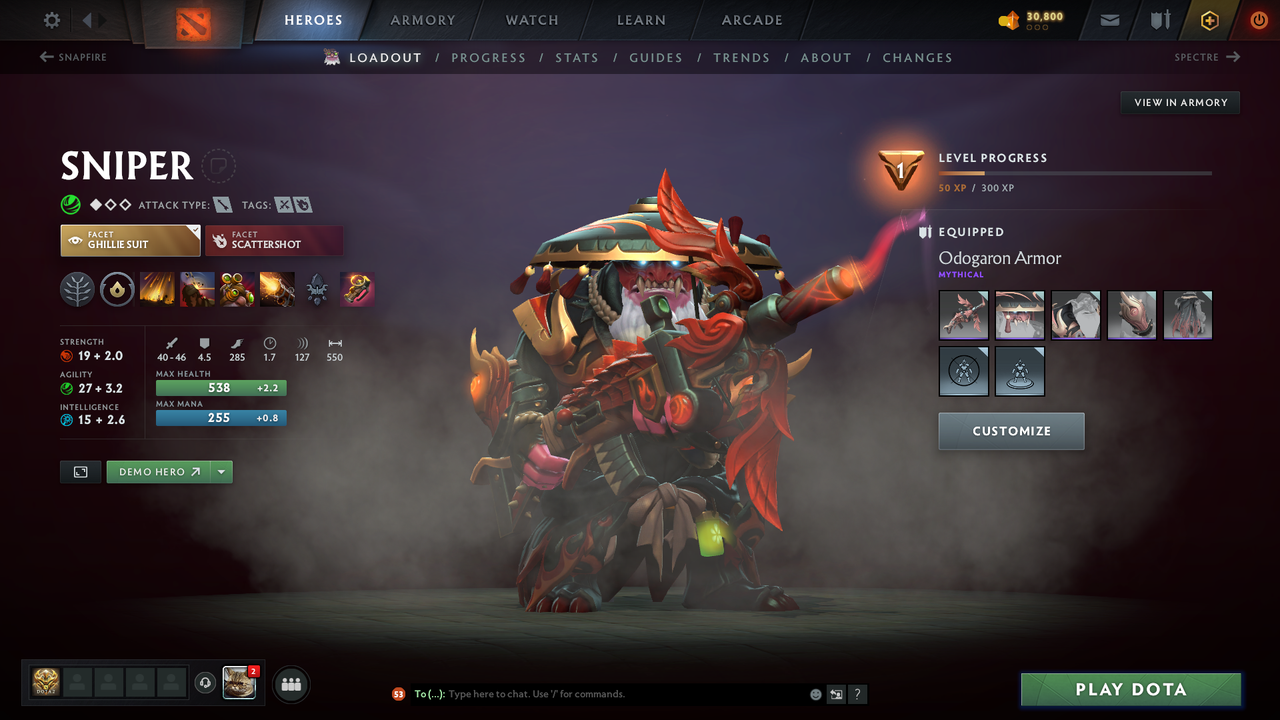Image resolution: width=1280 pixels, height=720 pixels.
Task: View the talent tree icon
Action: (77, 289)
